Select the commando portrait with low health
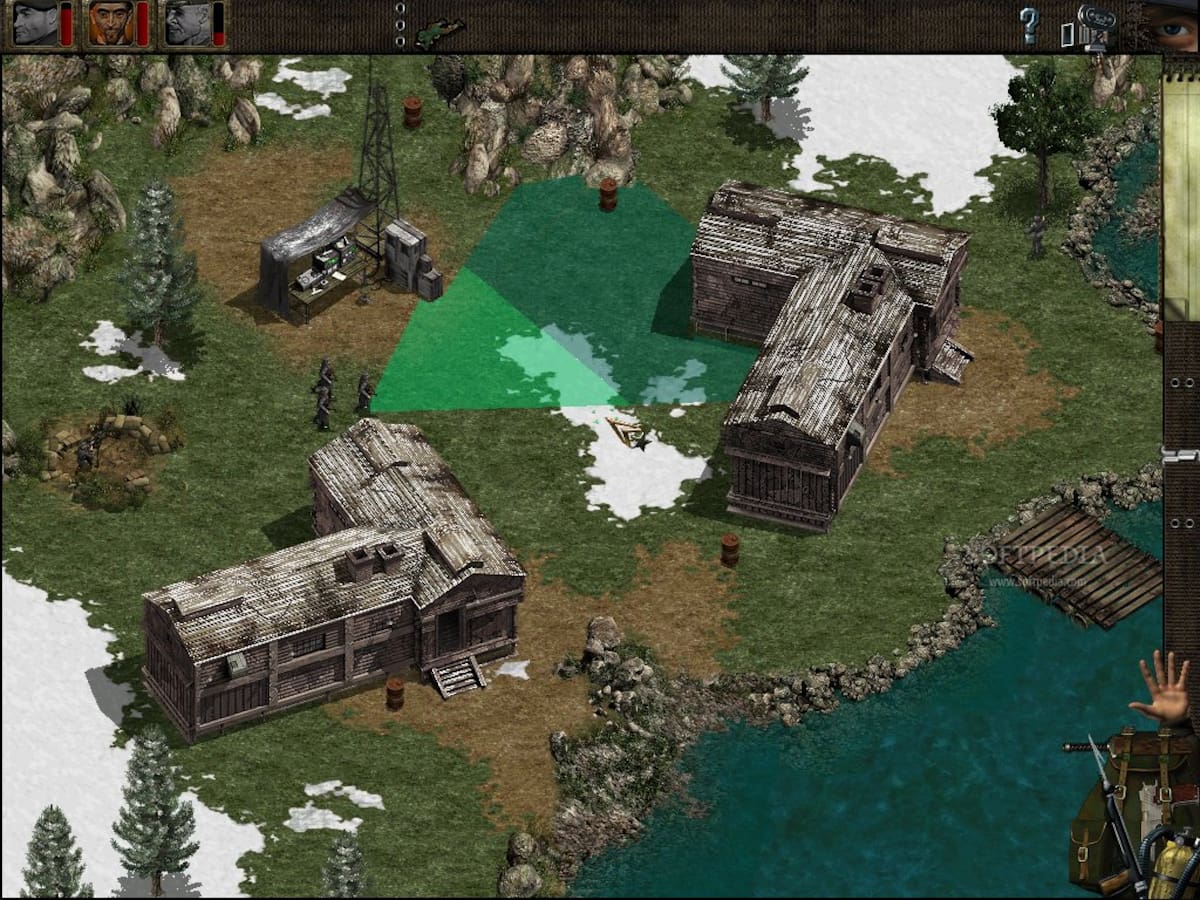This screenshot has width=1200, height=900. coord(188,23)
